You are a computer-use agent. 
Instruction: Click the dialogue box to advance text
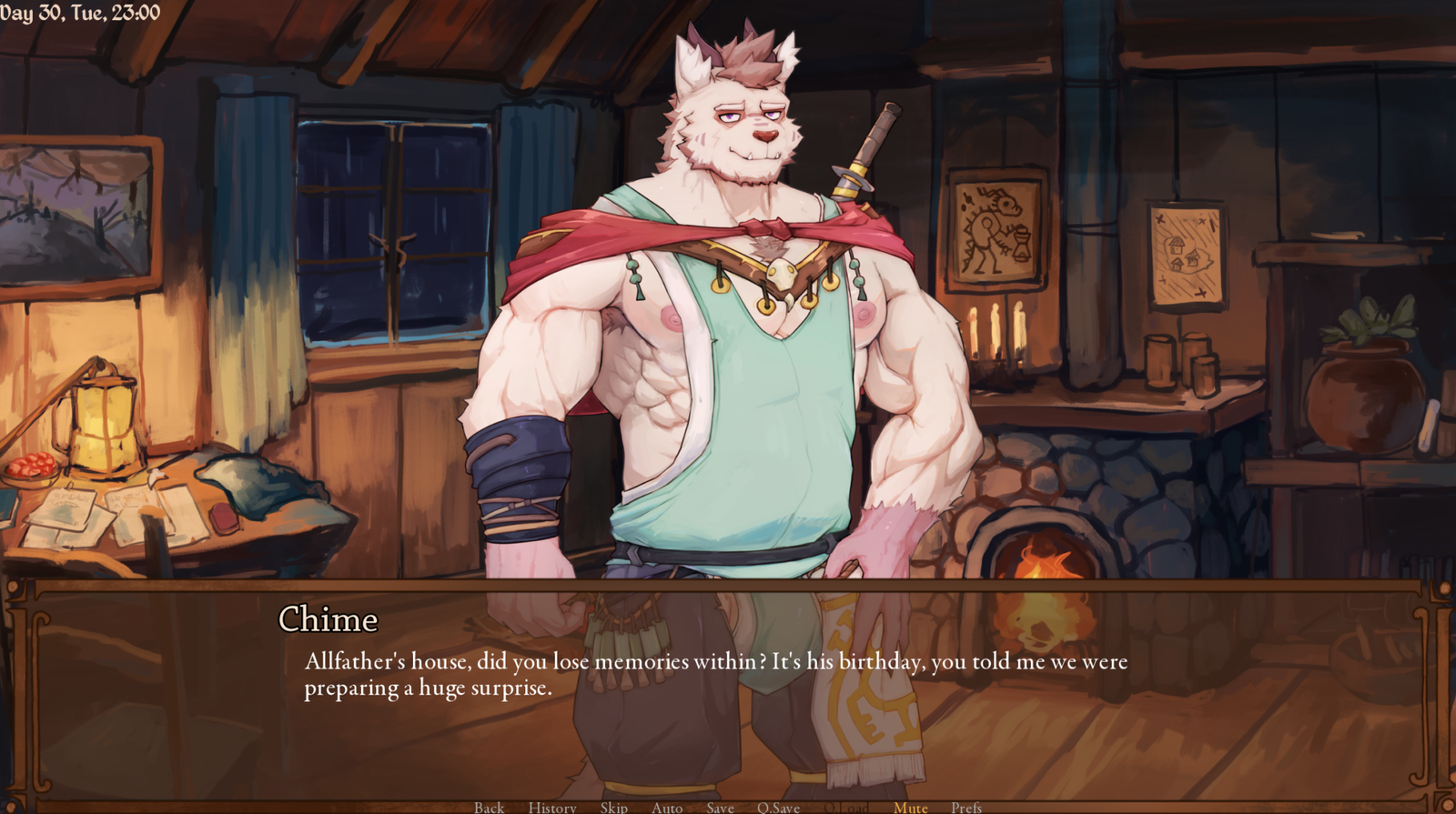pyautogui.click(x=728, y=691)
